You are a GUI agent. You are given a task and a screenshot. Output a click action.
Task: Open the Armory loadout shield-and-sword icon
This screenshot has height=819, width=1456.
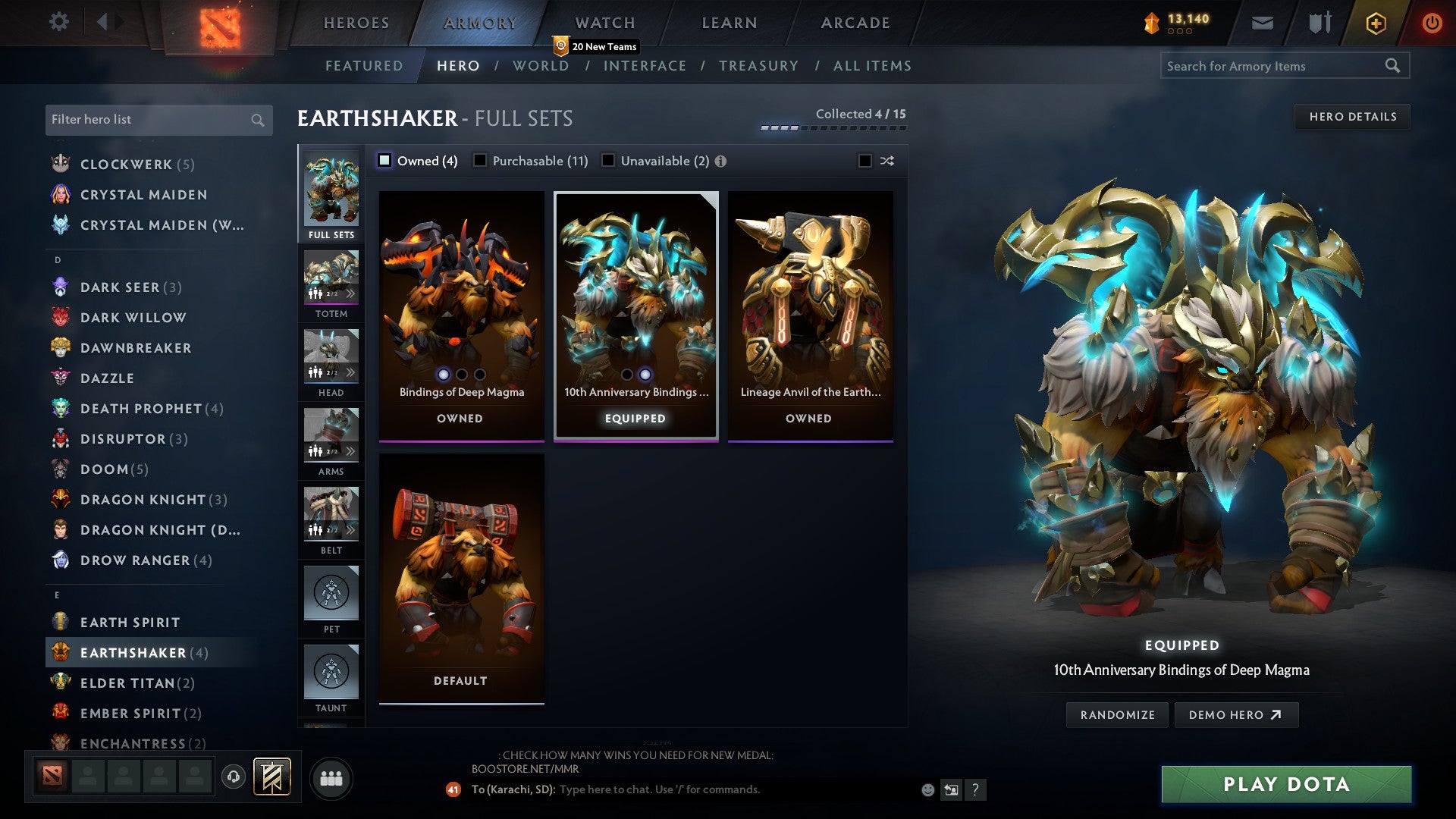coord(1319,23)
